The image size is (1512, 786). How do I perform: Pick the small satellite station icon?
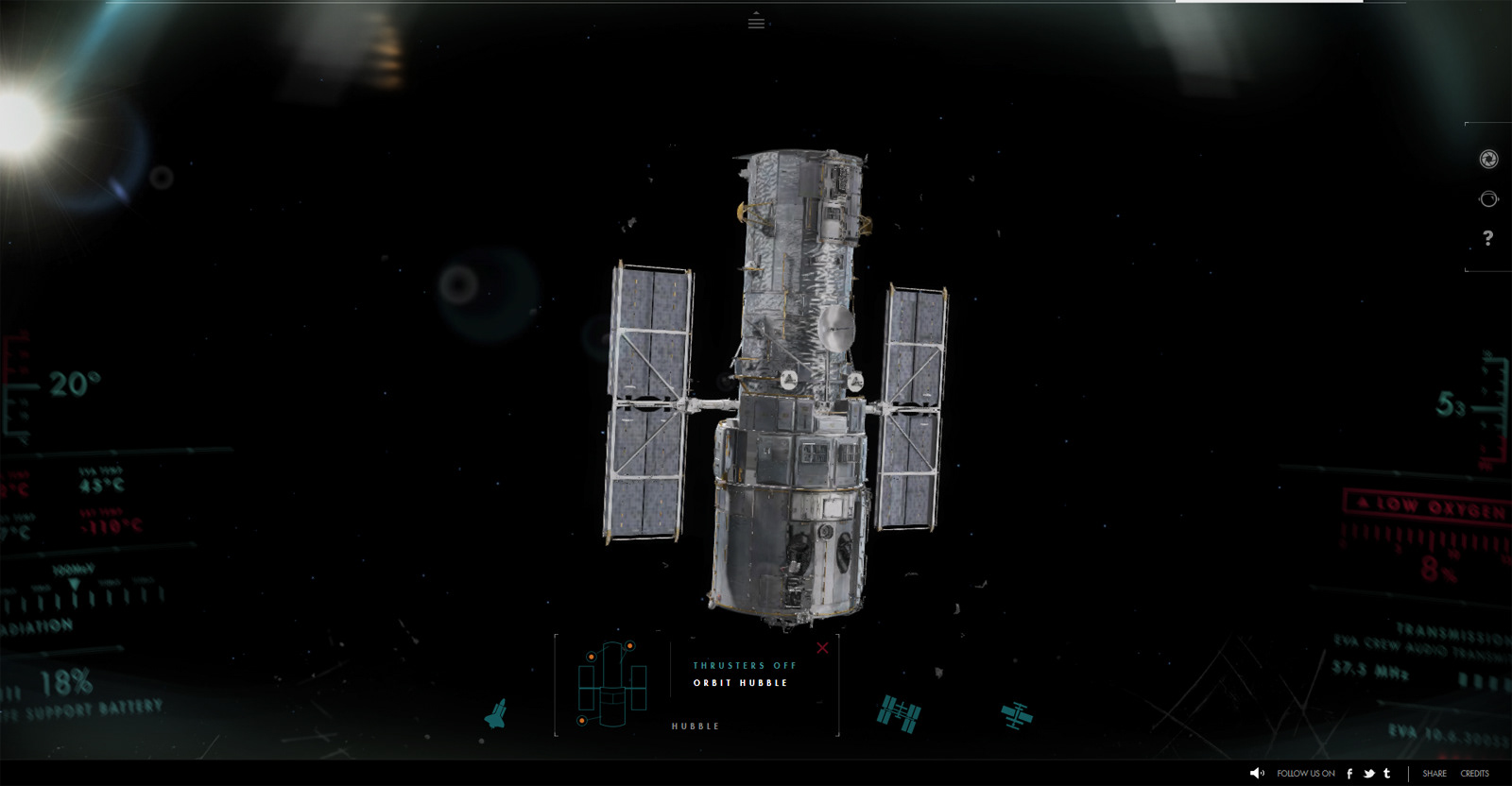tap(1017, 715)
